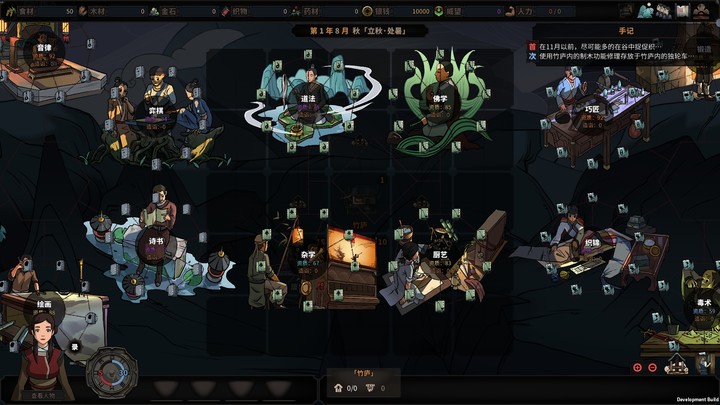Open the 毒术 poison skill node
Screen dimensions: 720x405
click(702, 302)
